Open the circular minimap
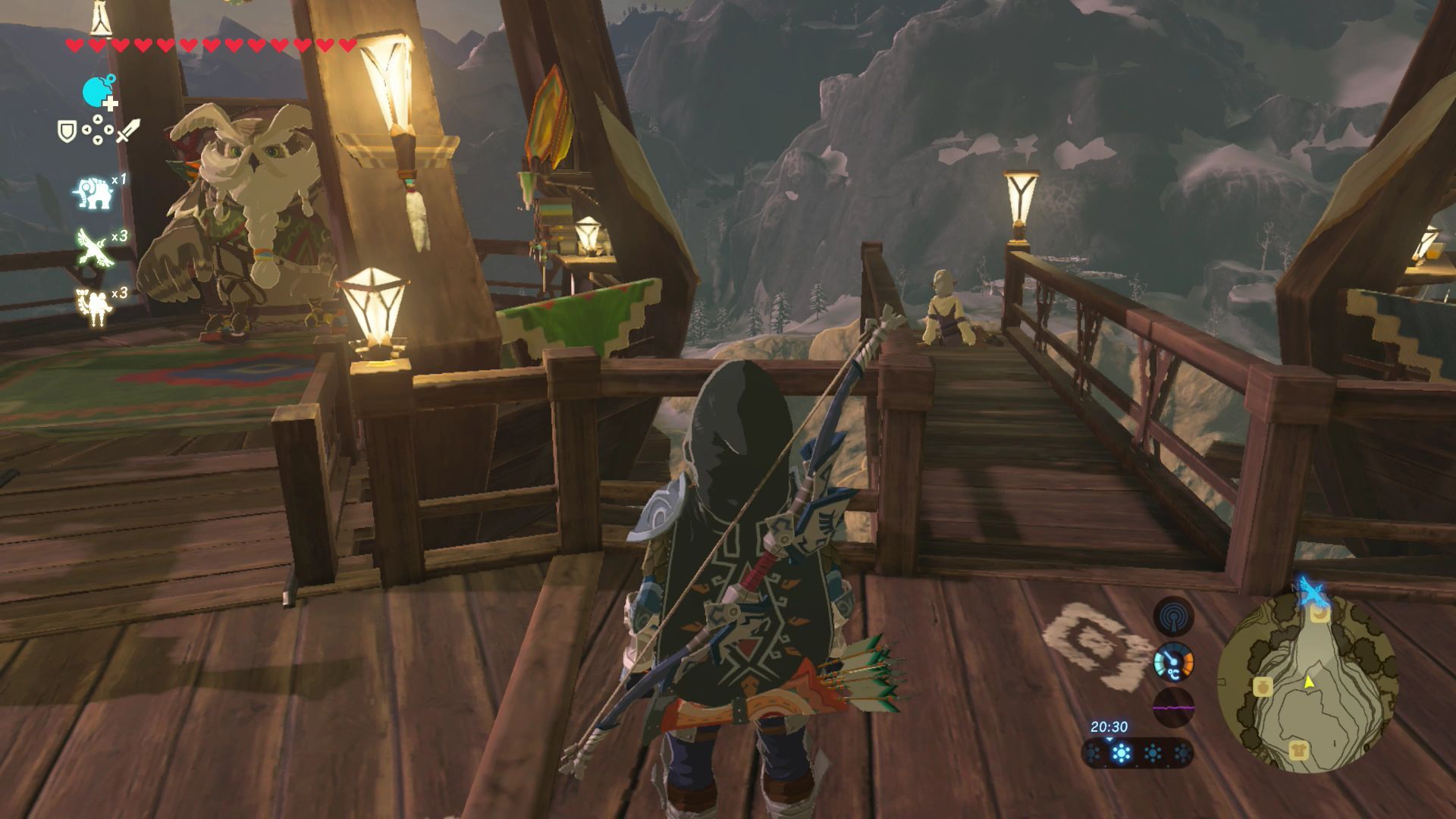The width and height of the screenshot is (1456, 819). coord(1307,682)
